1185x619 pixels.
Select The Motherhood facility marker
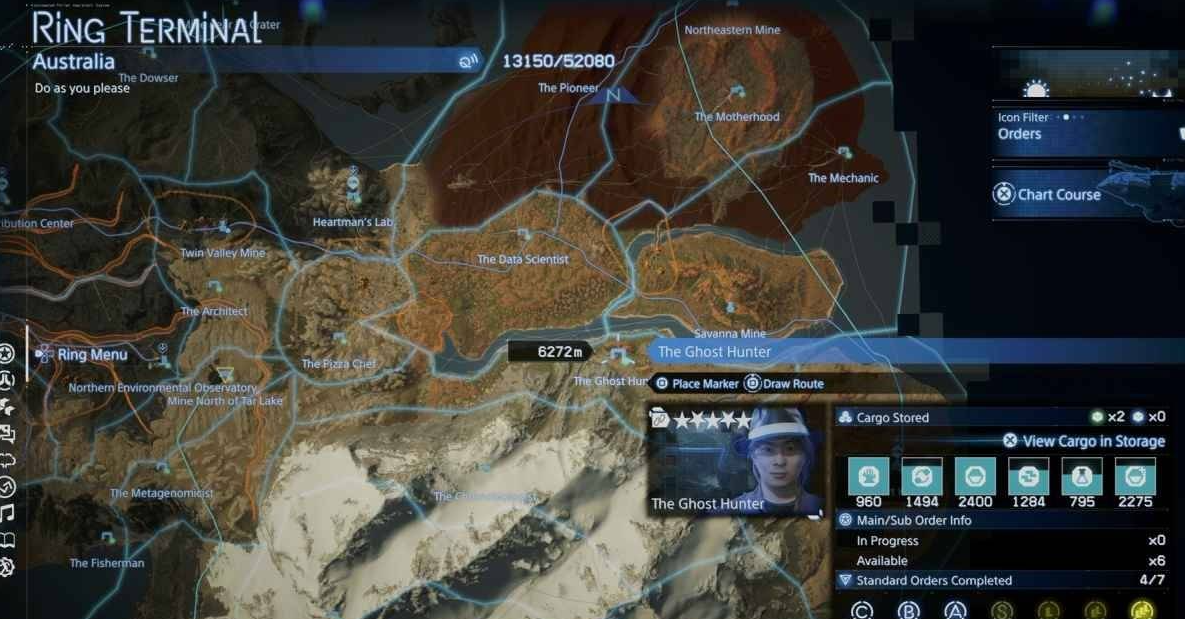738,95
